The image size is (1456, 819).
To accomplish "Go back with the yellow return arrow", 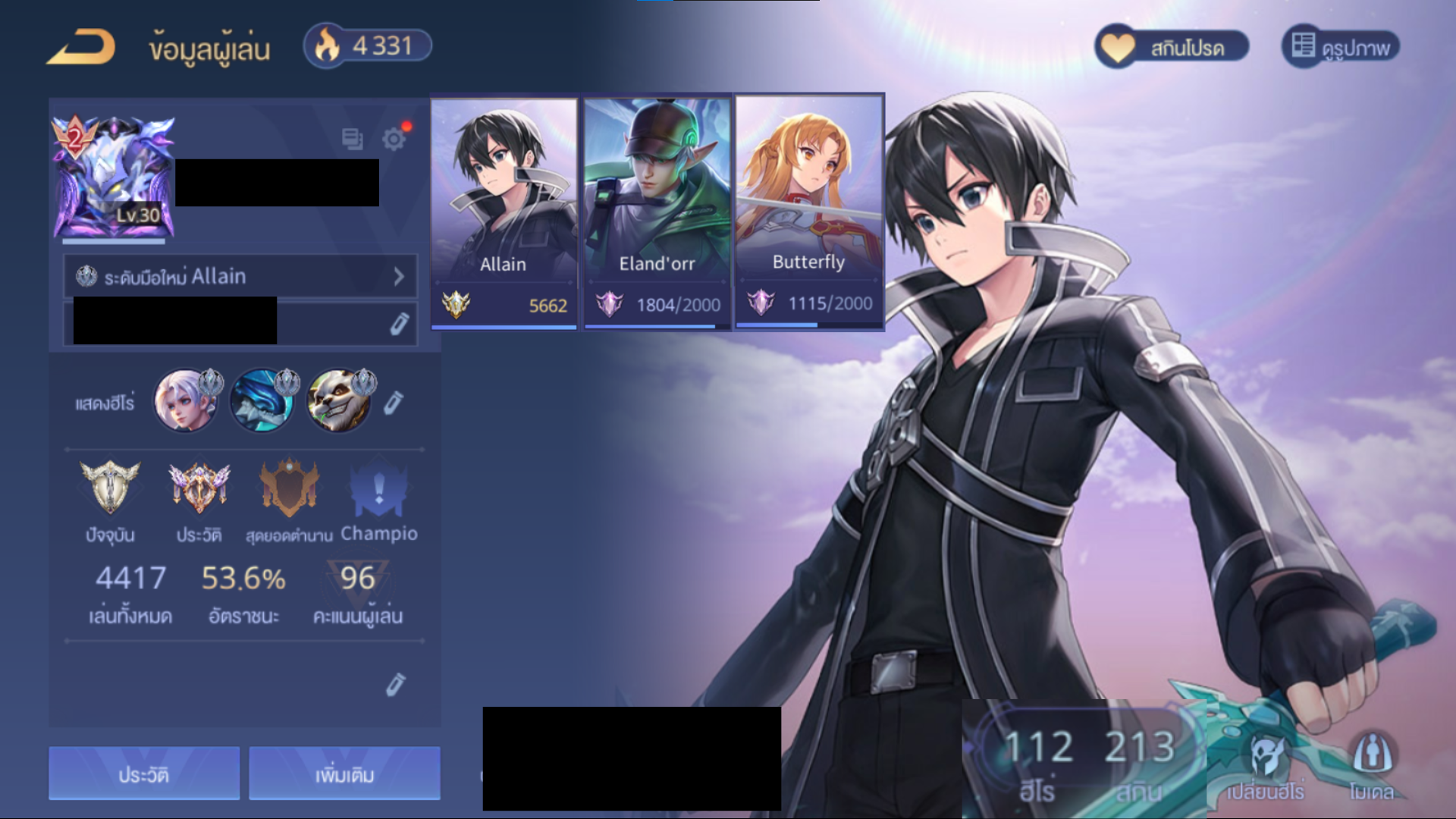I will point(81,47).
